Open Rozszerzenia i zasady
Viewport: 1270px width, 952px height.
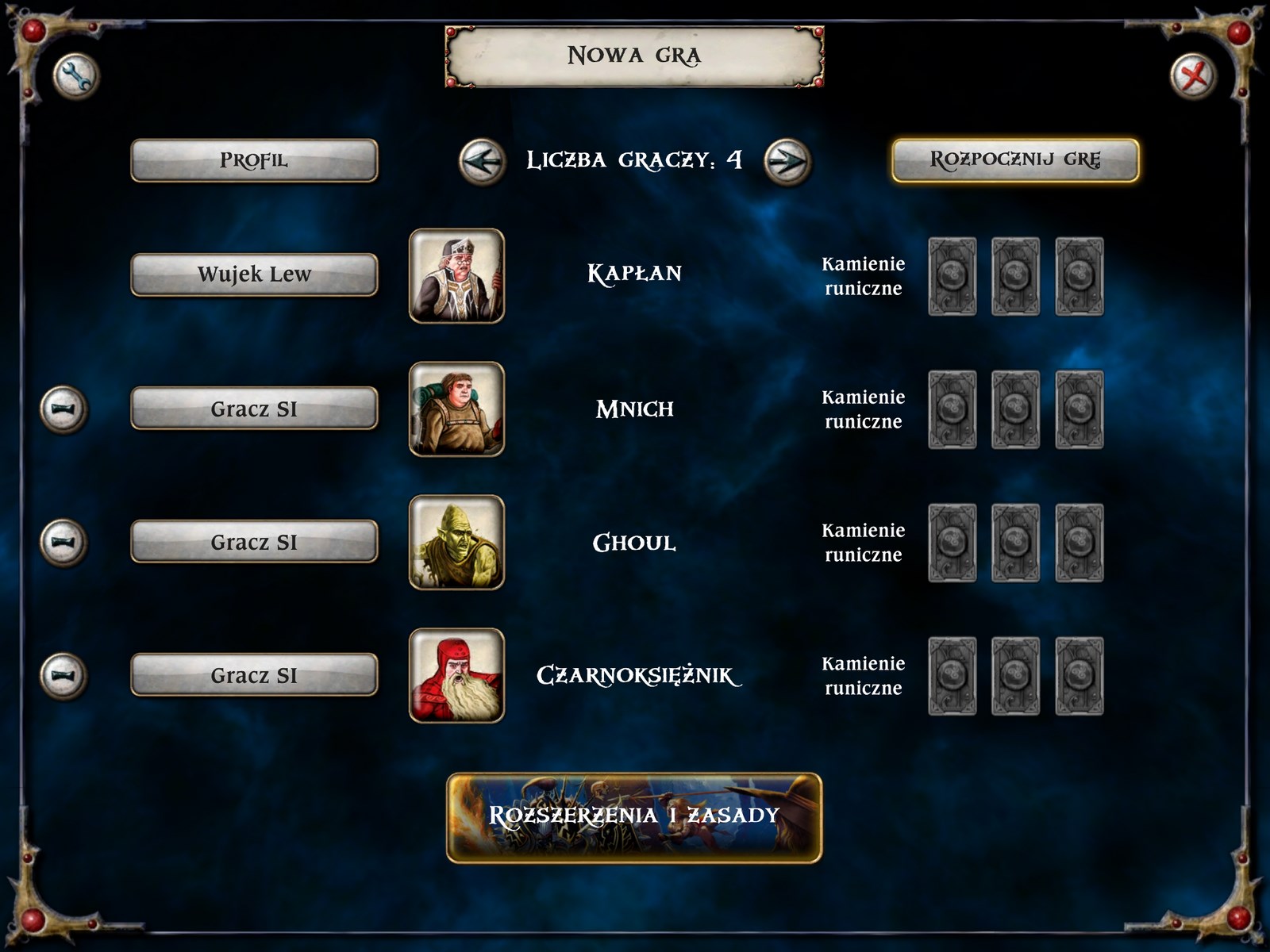[x=634, y=818]
